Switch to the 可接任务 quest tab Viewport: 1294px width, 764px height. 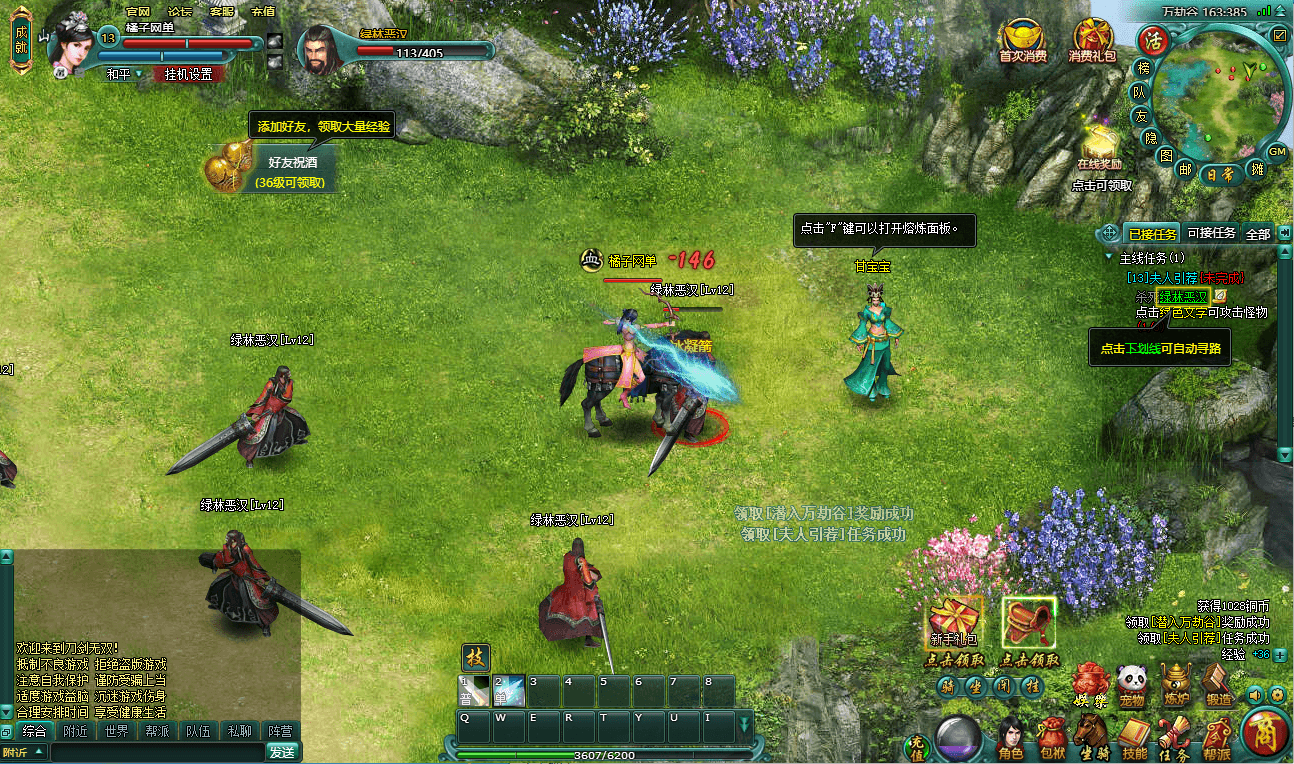tap(1211, 234)
